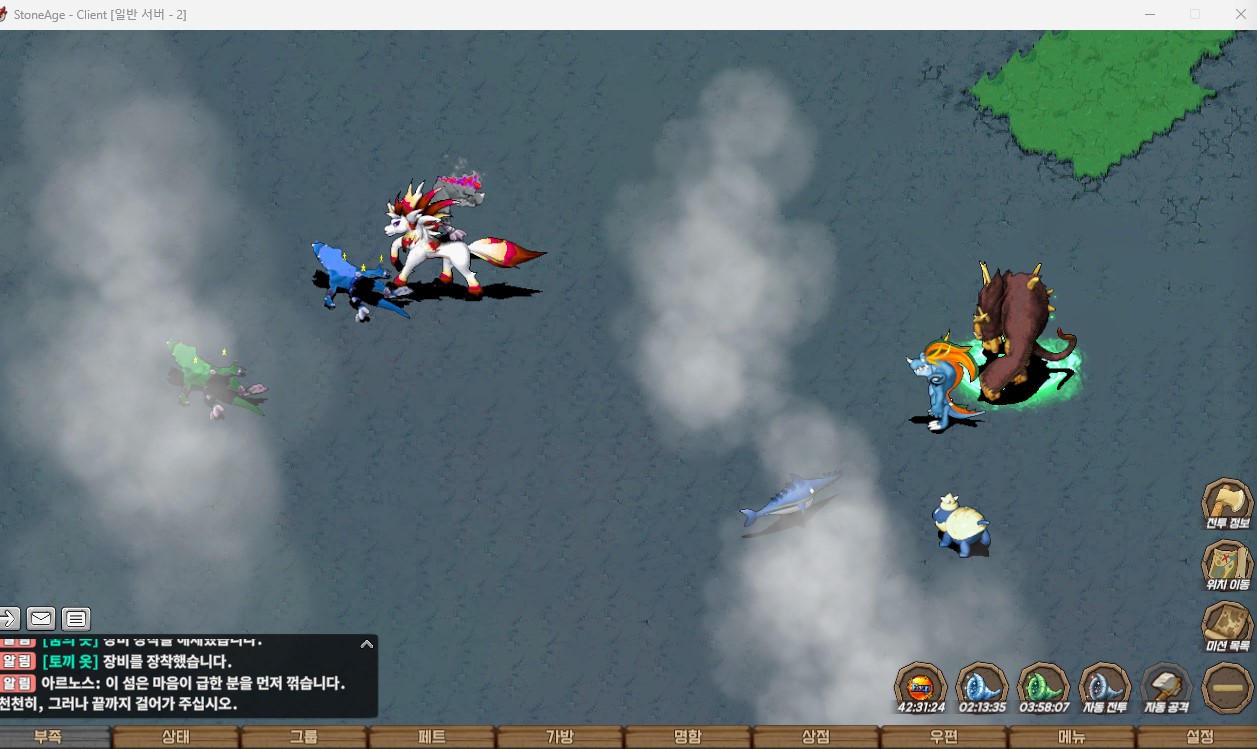1257x749 pixels.
Task: Open the 그룹 (group) menu
Action: (304, 737)
